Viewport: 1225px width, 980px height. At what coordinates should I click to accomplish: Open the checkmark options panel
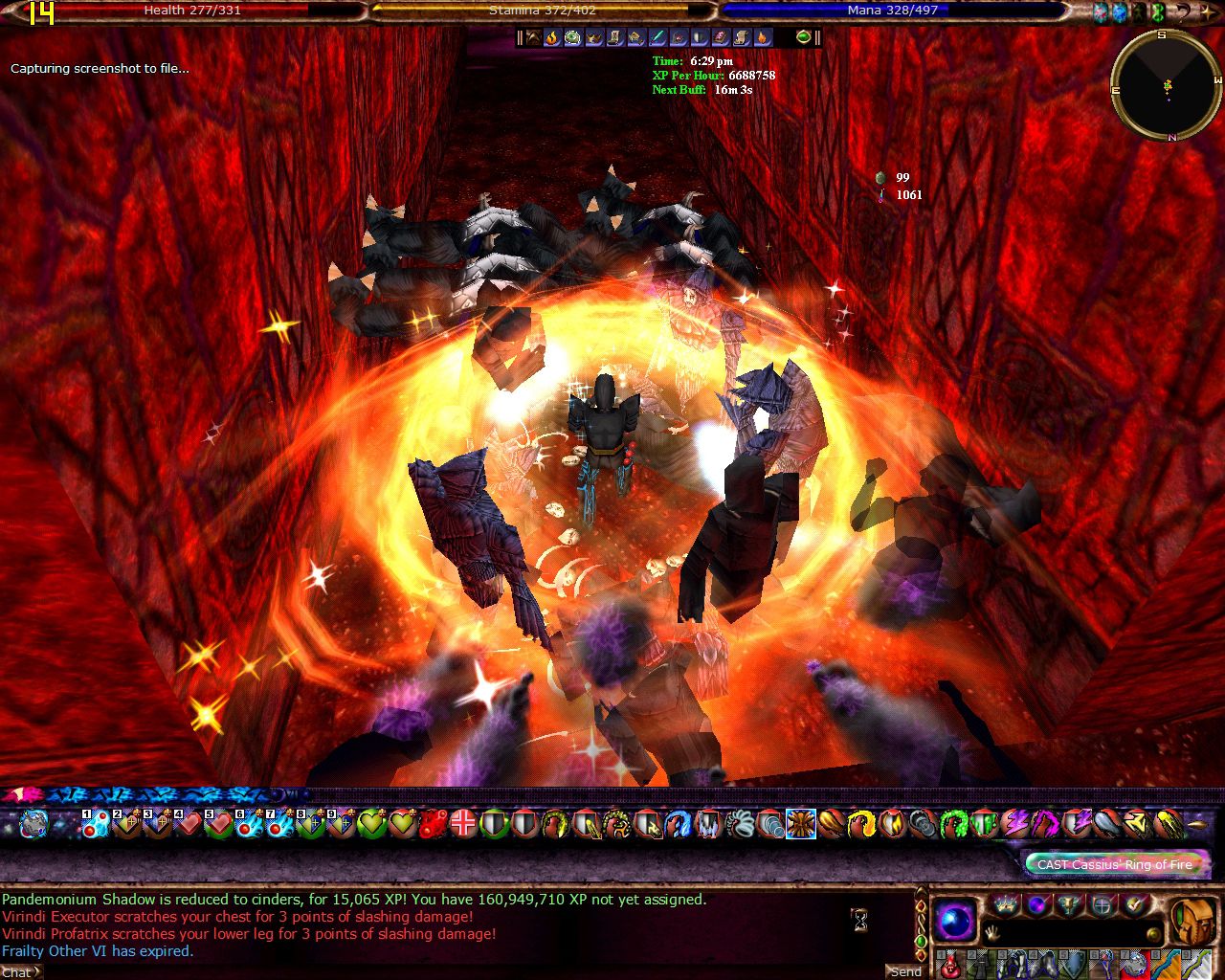(x=1135, y=904)
